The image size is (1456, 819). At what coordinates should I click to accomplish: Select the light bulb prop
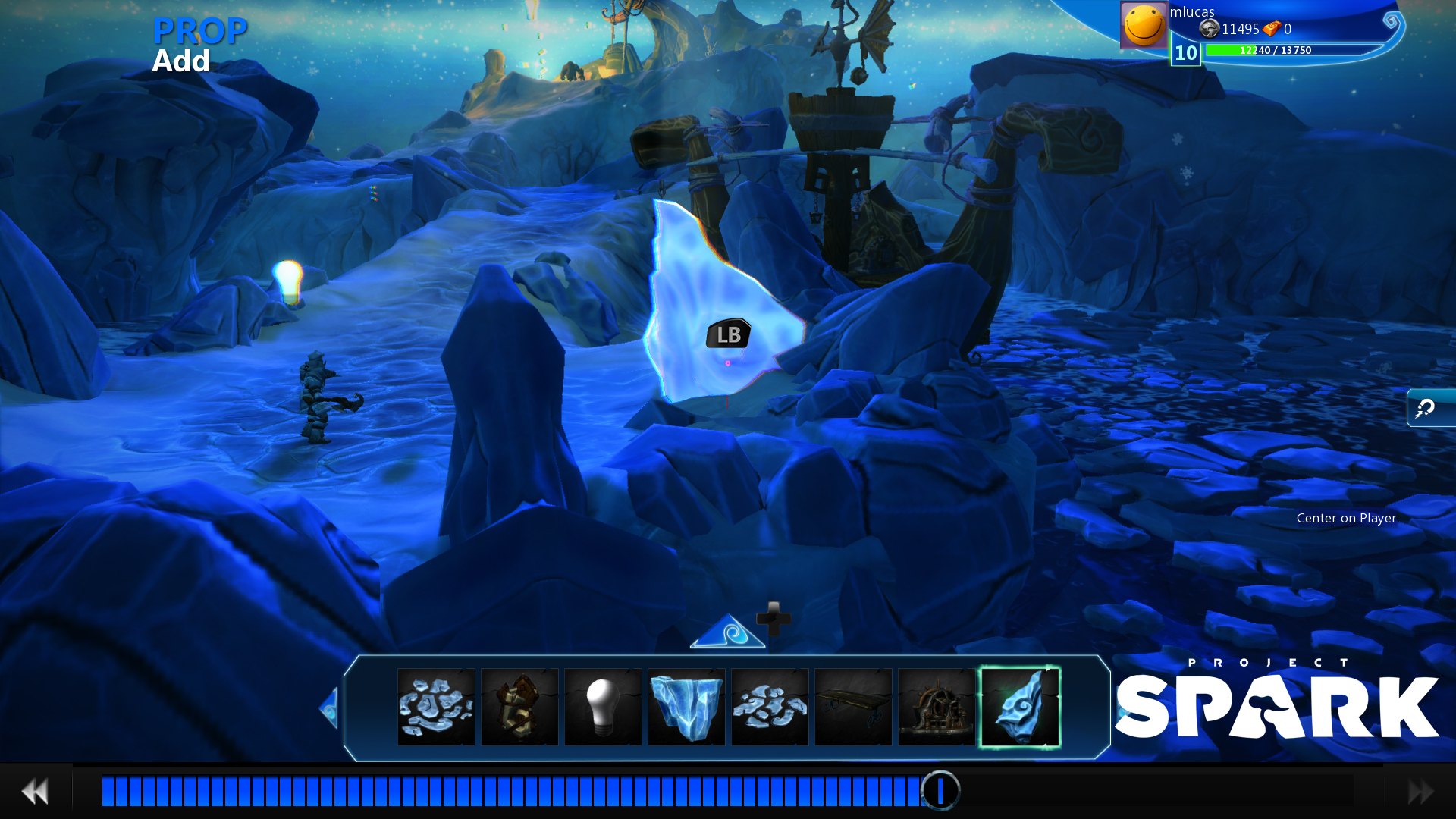pos(603,707)
